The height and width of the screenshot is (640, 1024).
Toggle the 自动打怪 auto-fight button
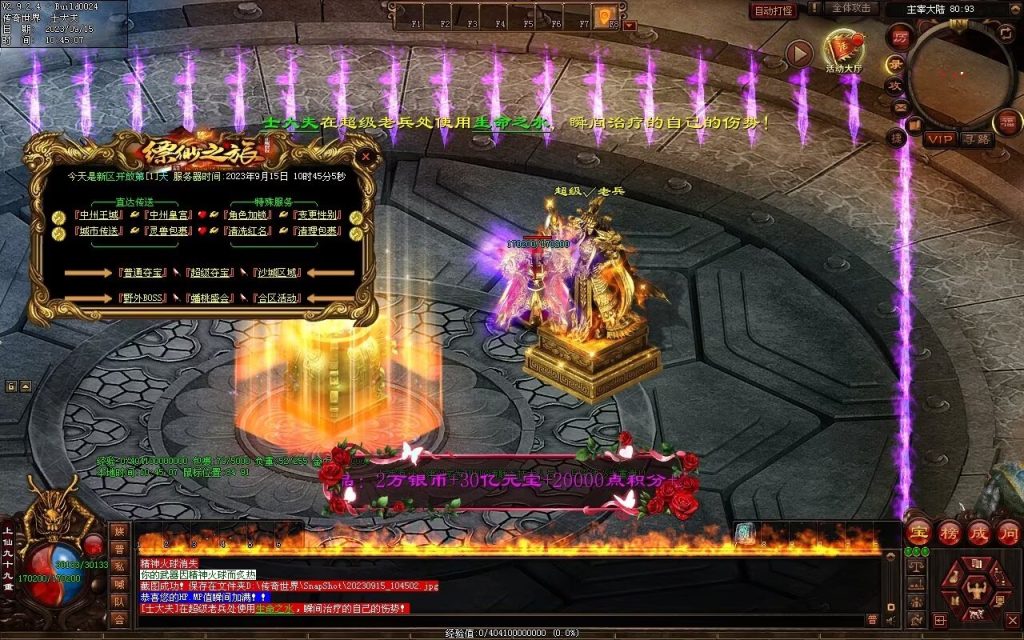(x=773, y=11)
